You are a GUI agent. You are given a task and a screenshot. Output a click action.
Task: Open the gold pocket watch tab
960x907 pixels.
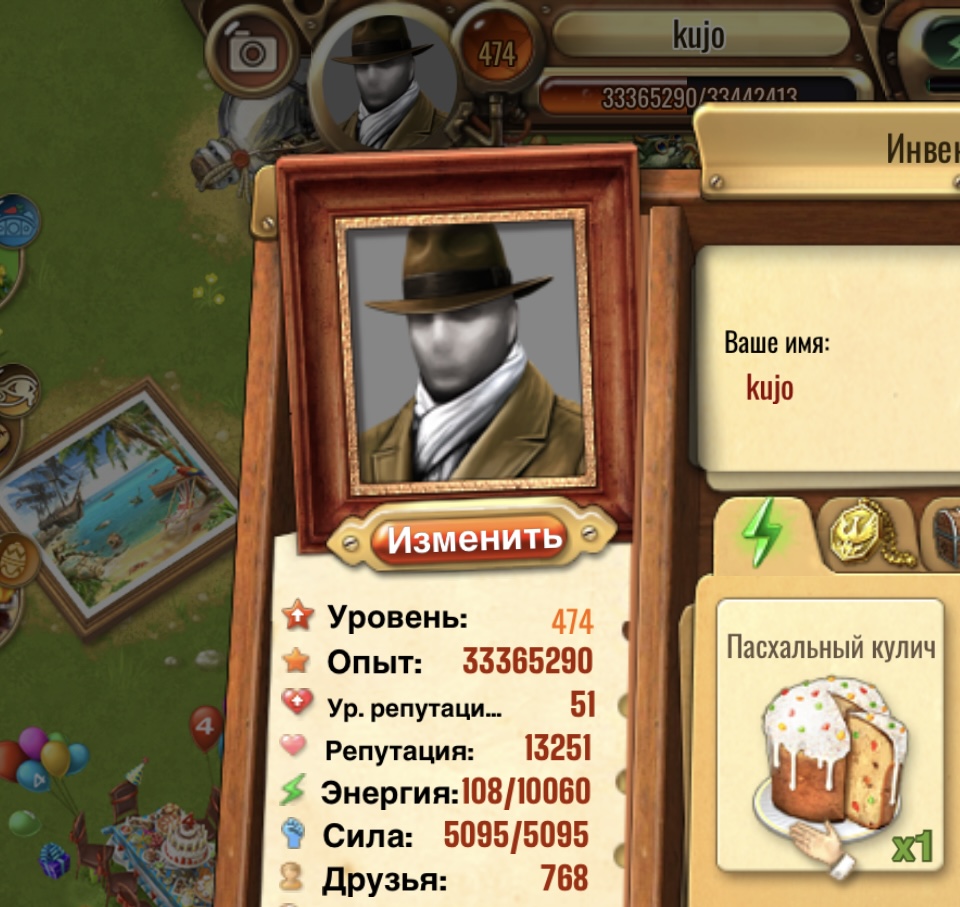[866, 537]
